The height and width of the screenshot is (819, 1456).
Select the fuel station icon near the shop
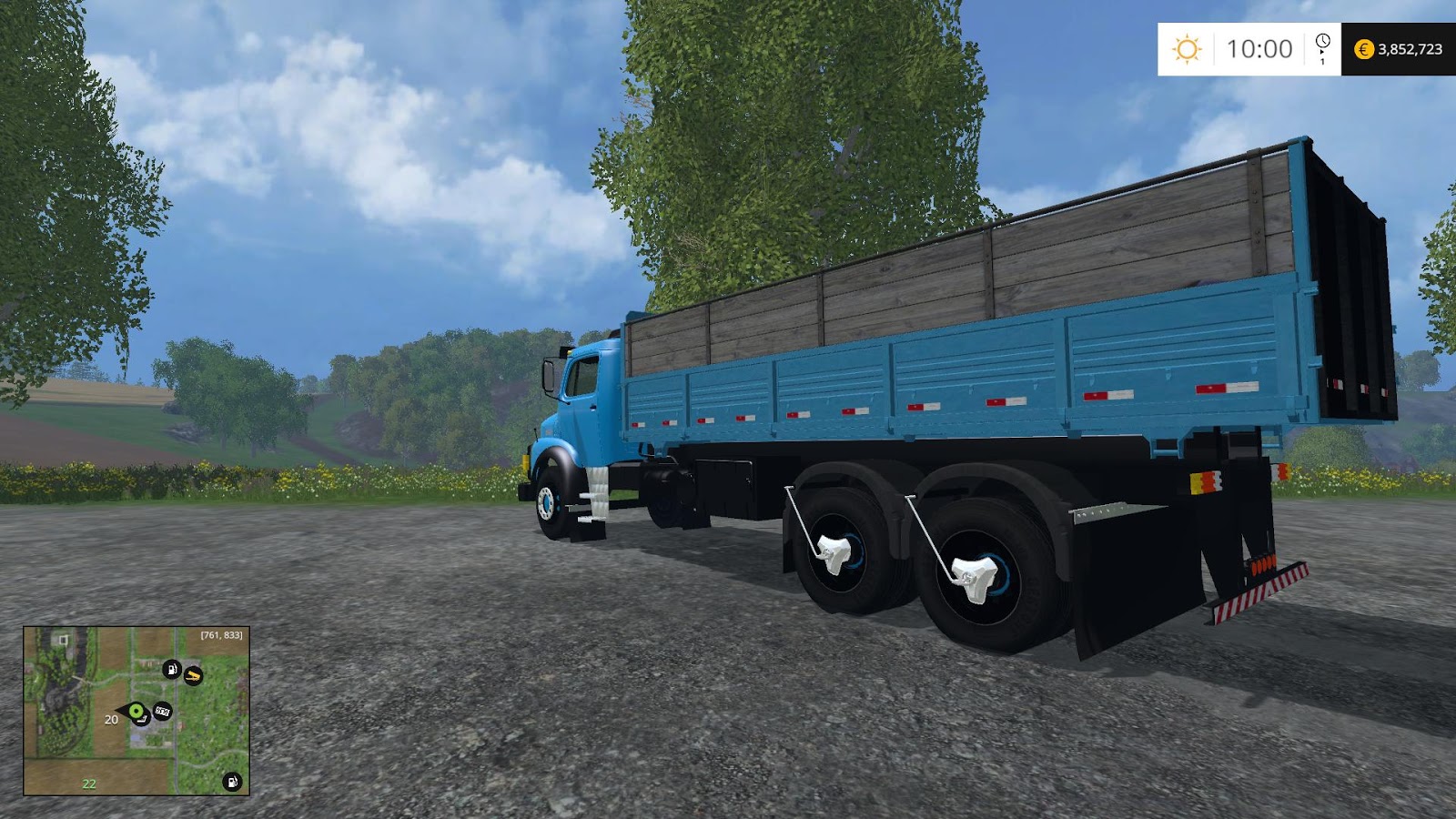(172, 670)
